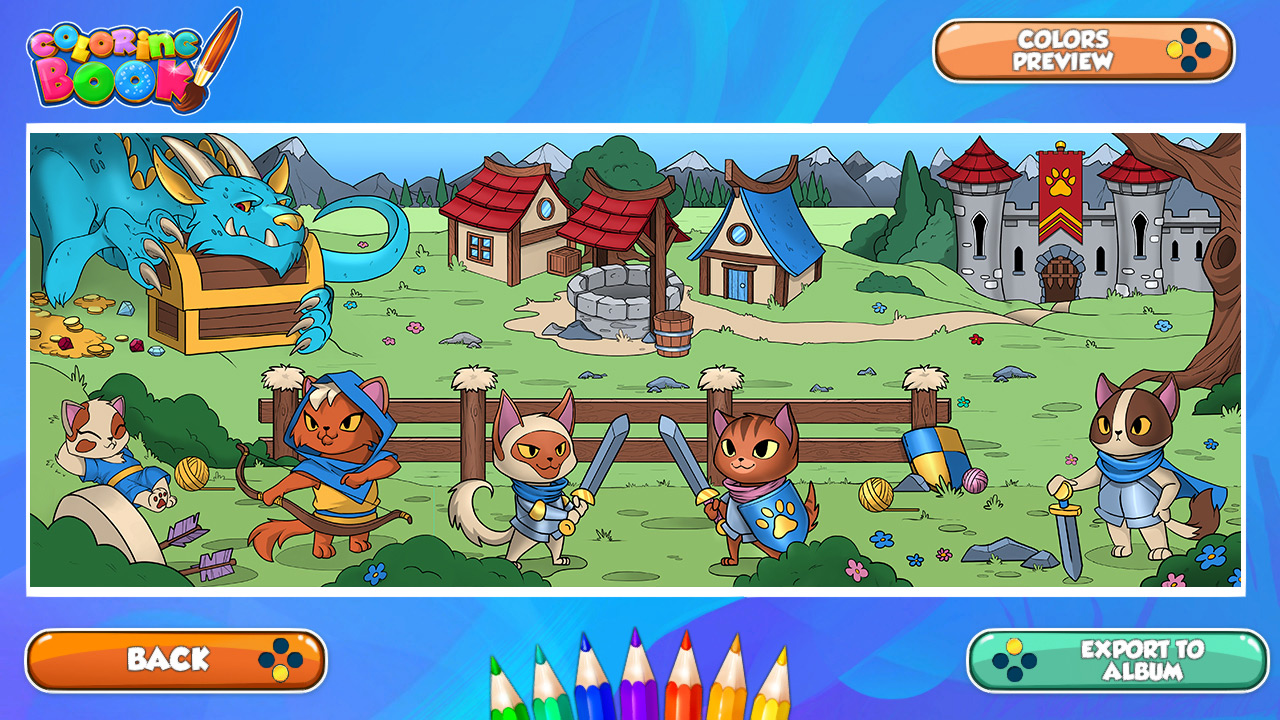This screenshot has height=720, width=1280.
Task: Select the green colored pencil
Action: 505,700
